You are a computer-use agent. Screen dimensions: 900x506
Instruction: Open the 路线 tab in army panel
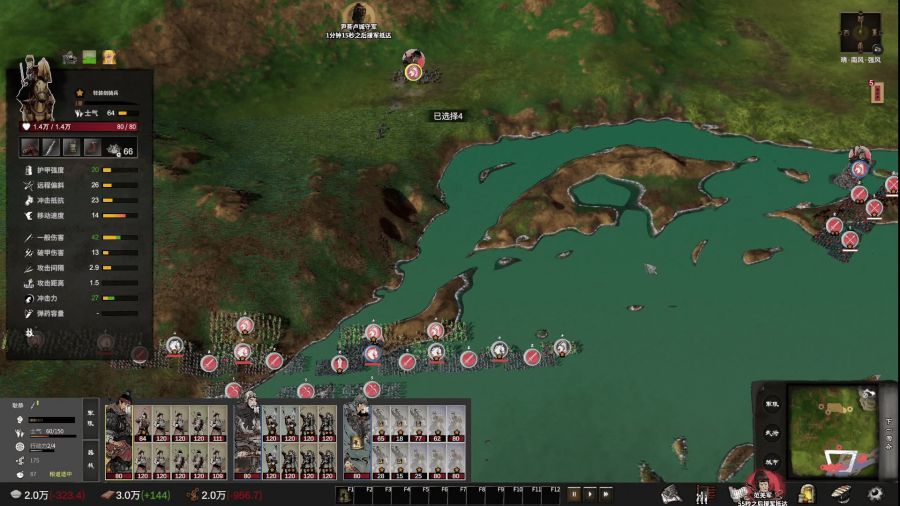point(88,455)
